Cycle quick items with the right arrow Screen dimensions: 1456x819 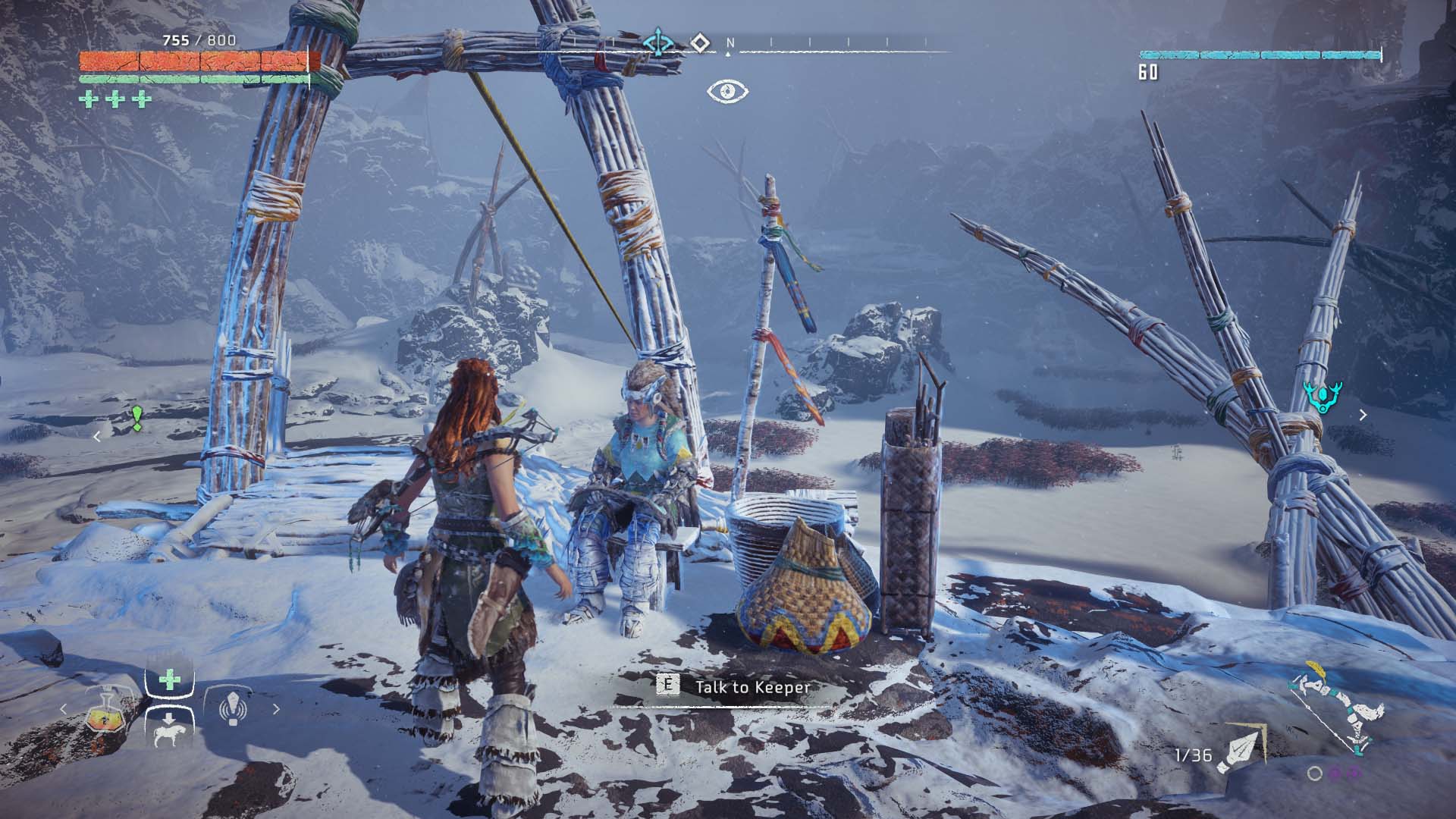click(x=276, y=710)
